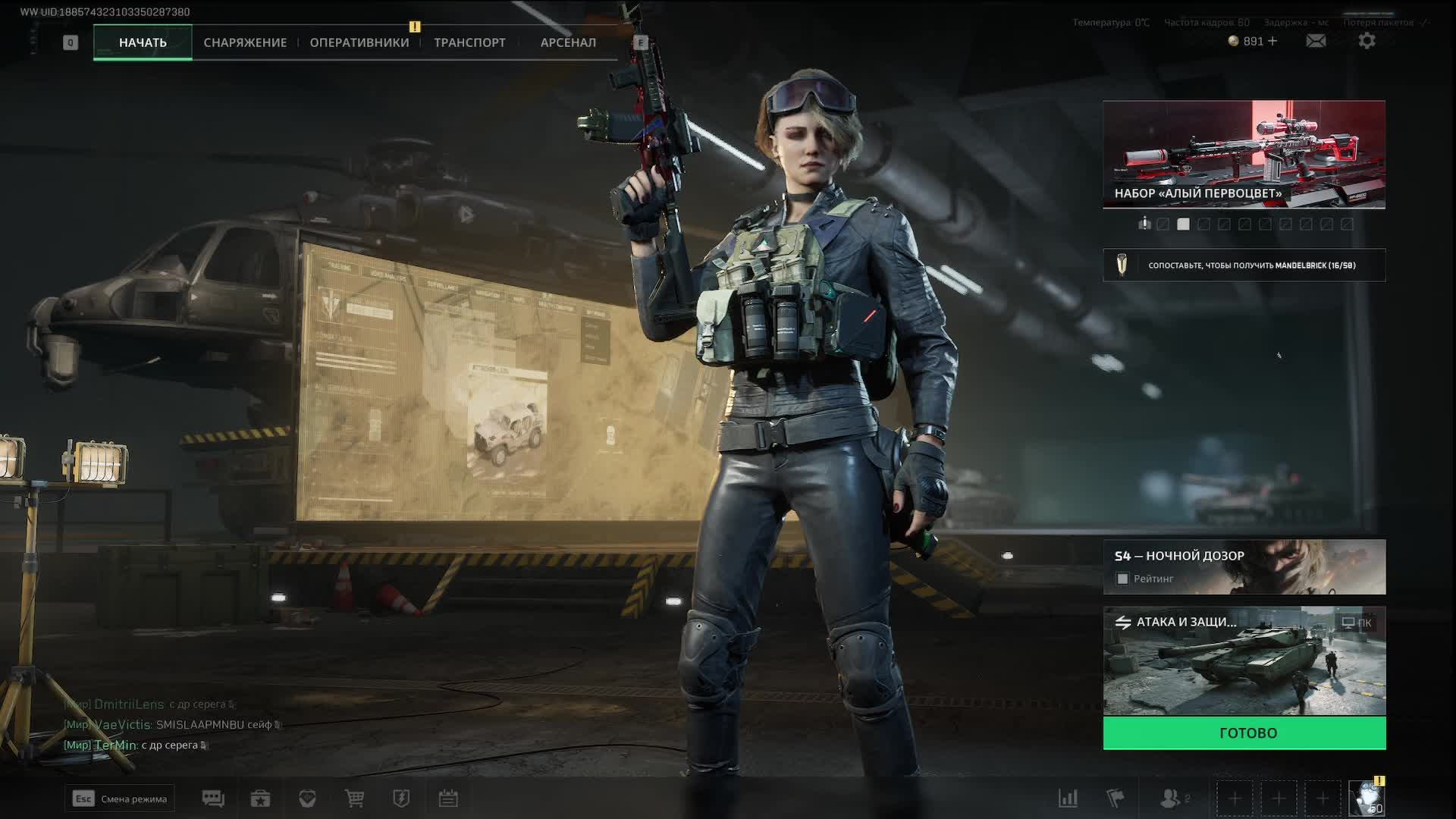1456x819 pixels.
Task: Open the mail envelope inbox
Action: [1316, 41]
